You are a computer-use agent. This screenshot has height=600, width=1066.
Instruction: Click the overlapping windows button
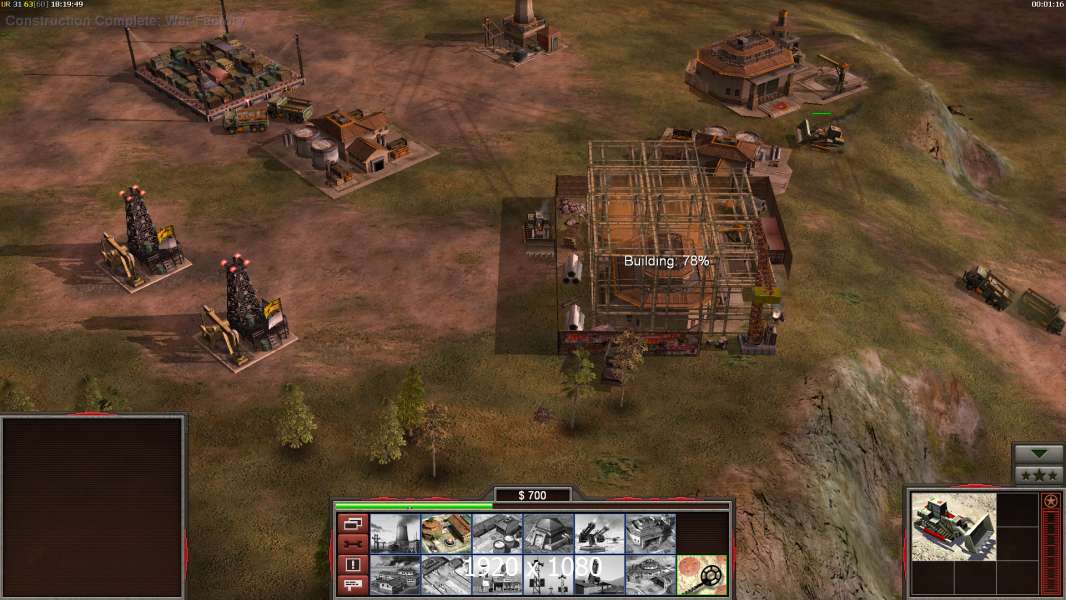(352, 523)
